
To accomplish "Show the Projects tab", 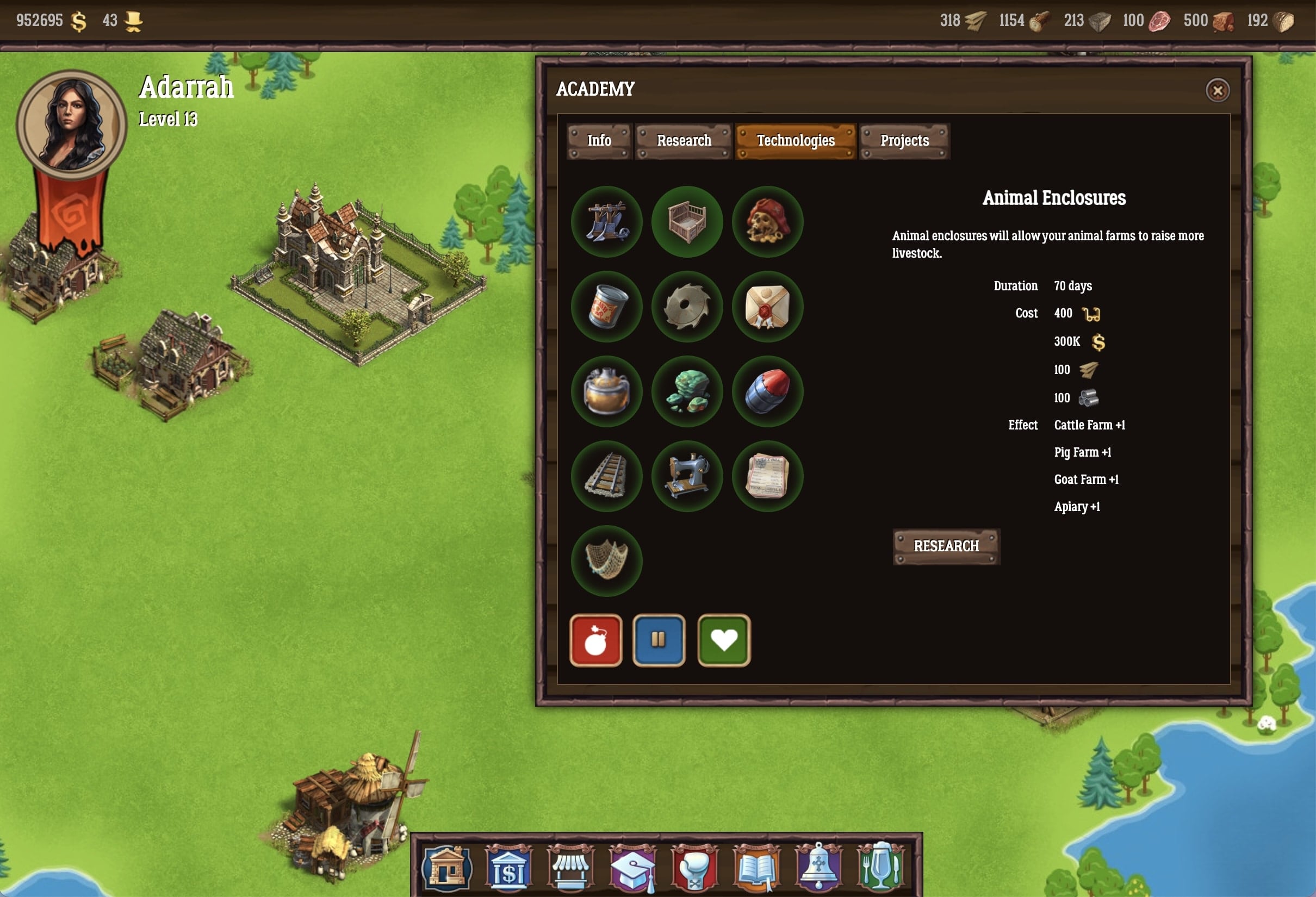I will click(904, 141).
